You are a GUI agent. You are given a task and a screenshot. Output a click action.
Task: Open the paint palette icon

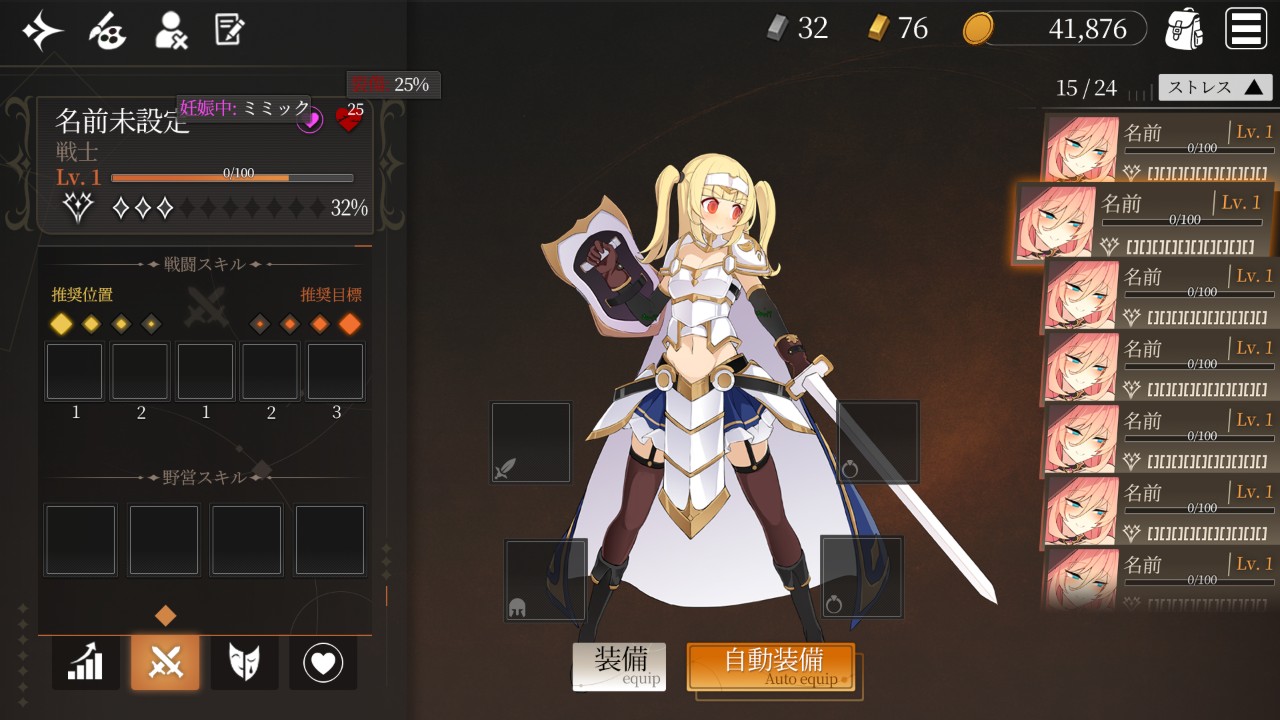click(x=107, y=31)
